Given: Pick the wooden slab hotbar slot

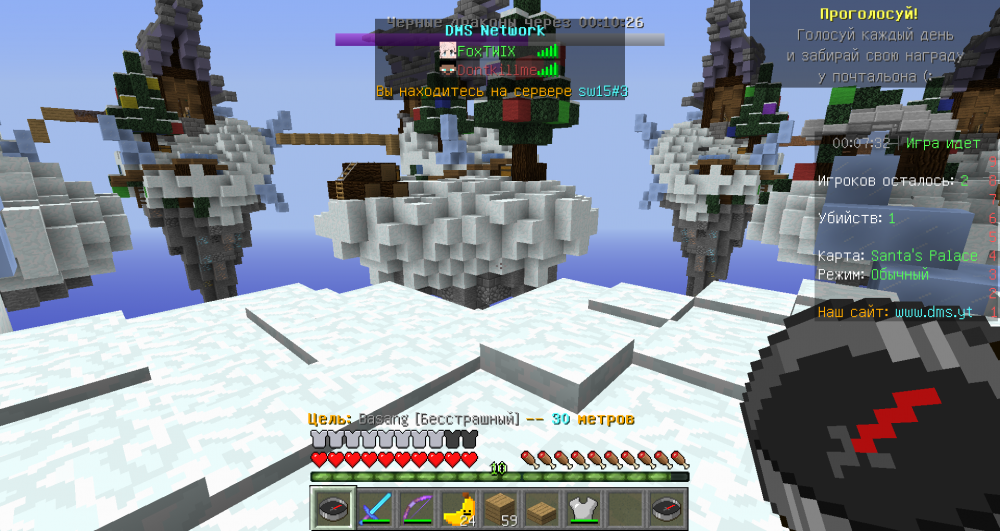Looking at the screenshot, I should (x=540, y=508).
